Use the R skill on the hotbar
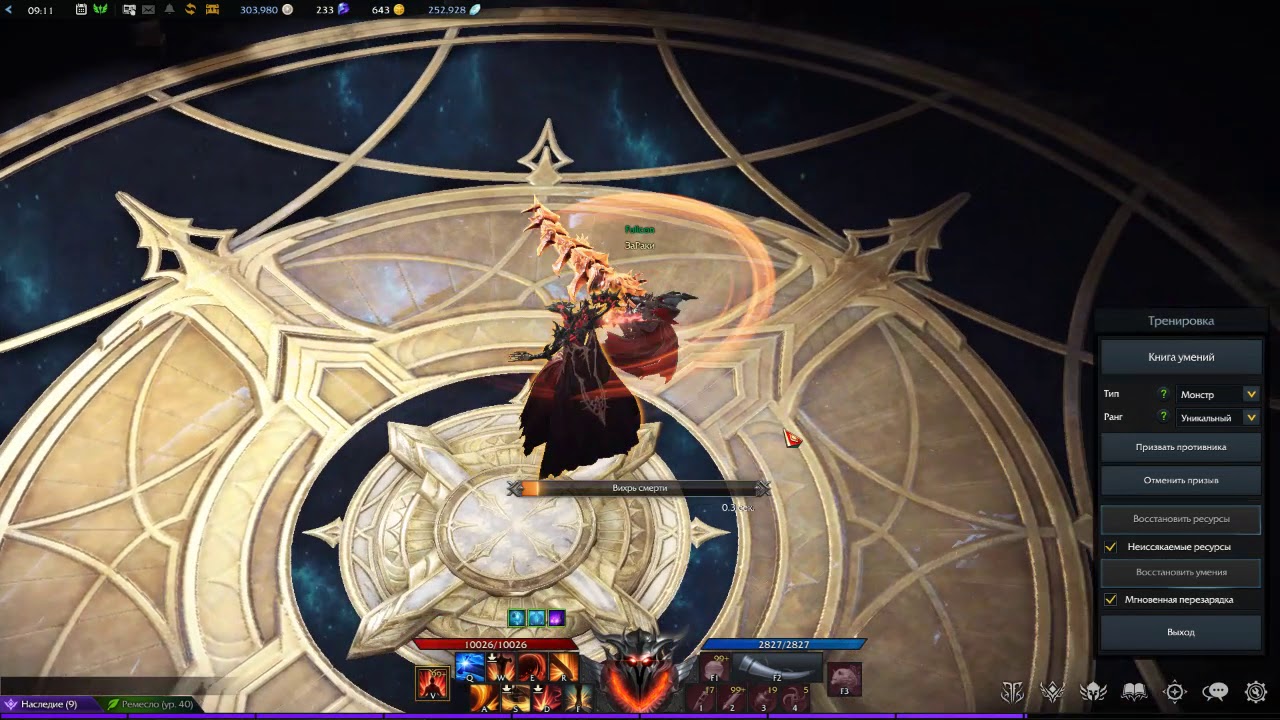Image resolution: width=1280 pixels, height=720 pixels. click(x=564, y=666)
